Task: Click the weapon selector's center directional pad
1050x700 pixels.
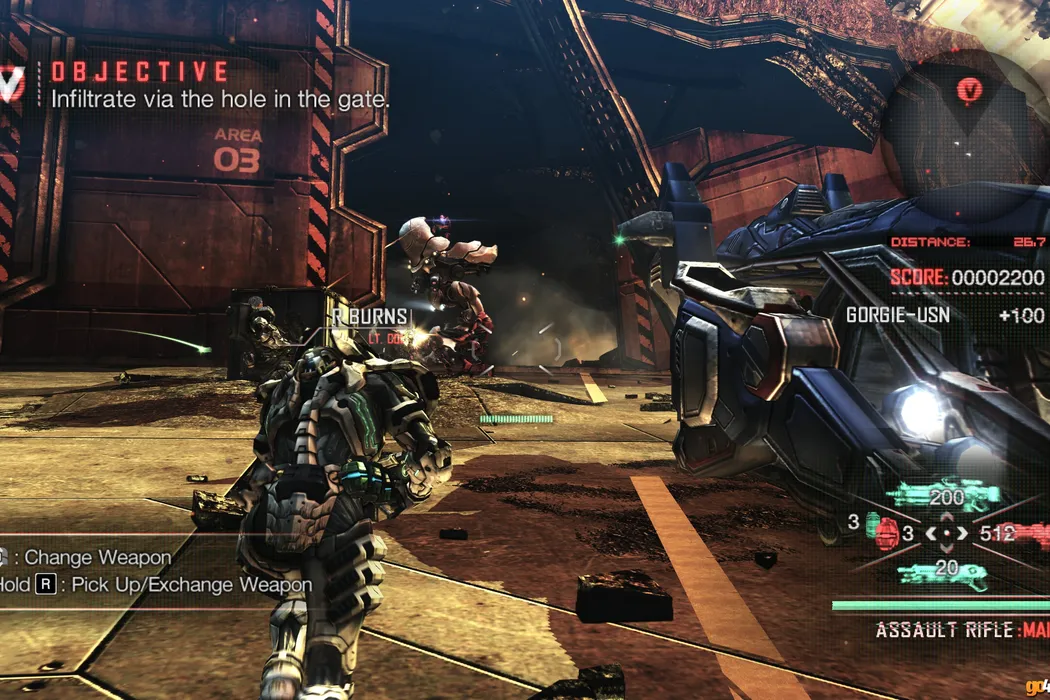Action: click(946, 534)
